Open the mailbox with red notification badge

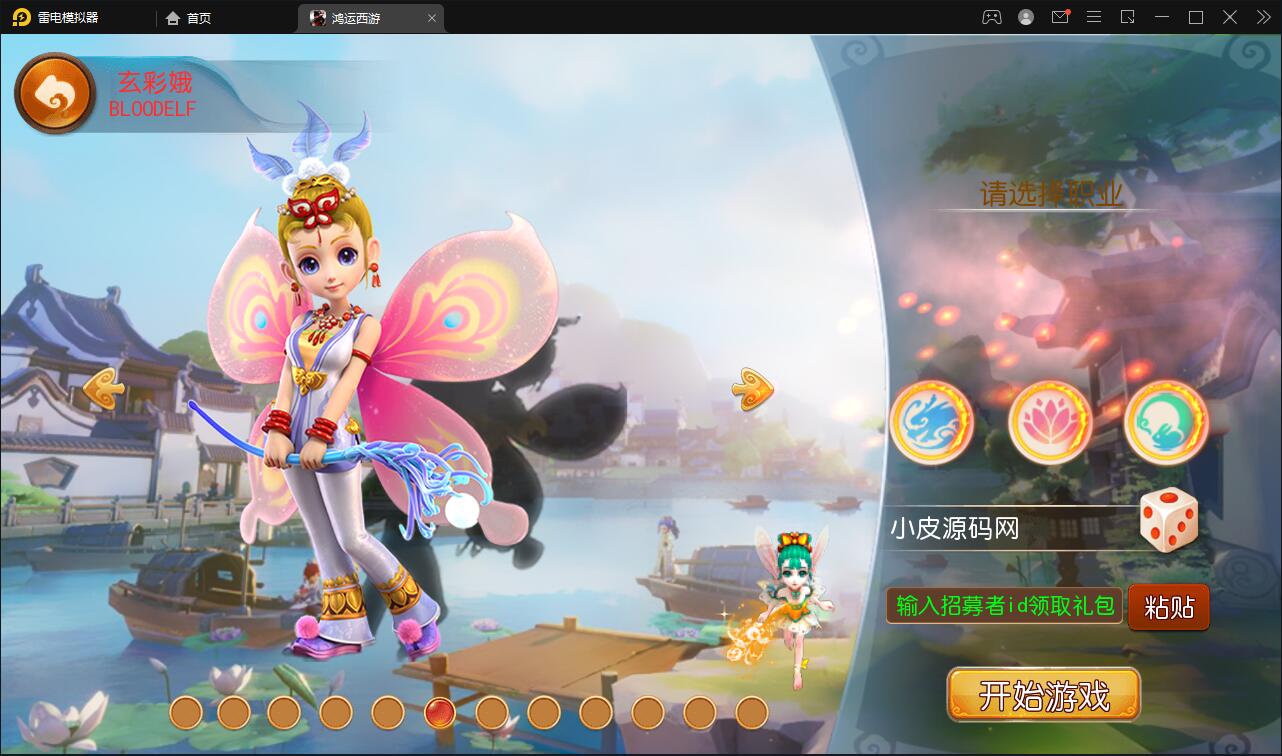[x=1060, y=17]
